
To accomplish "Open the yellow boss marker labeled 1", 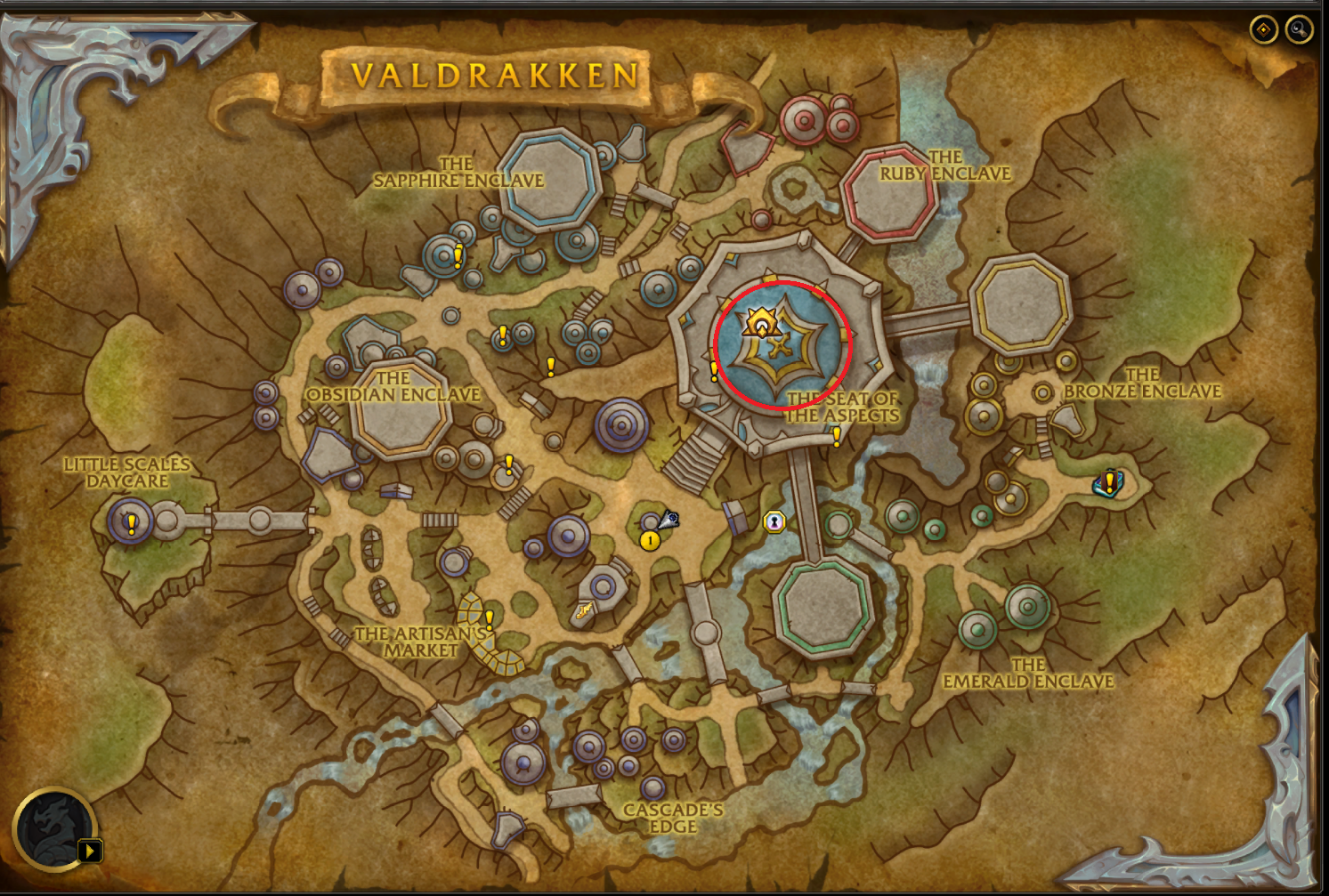I will click(649, 540).
